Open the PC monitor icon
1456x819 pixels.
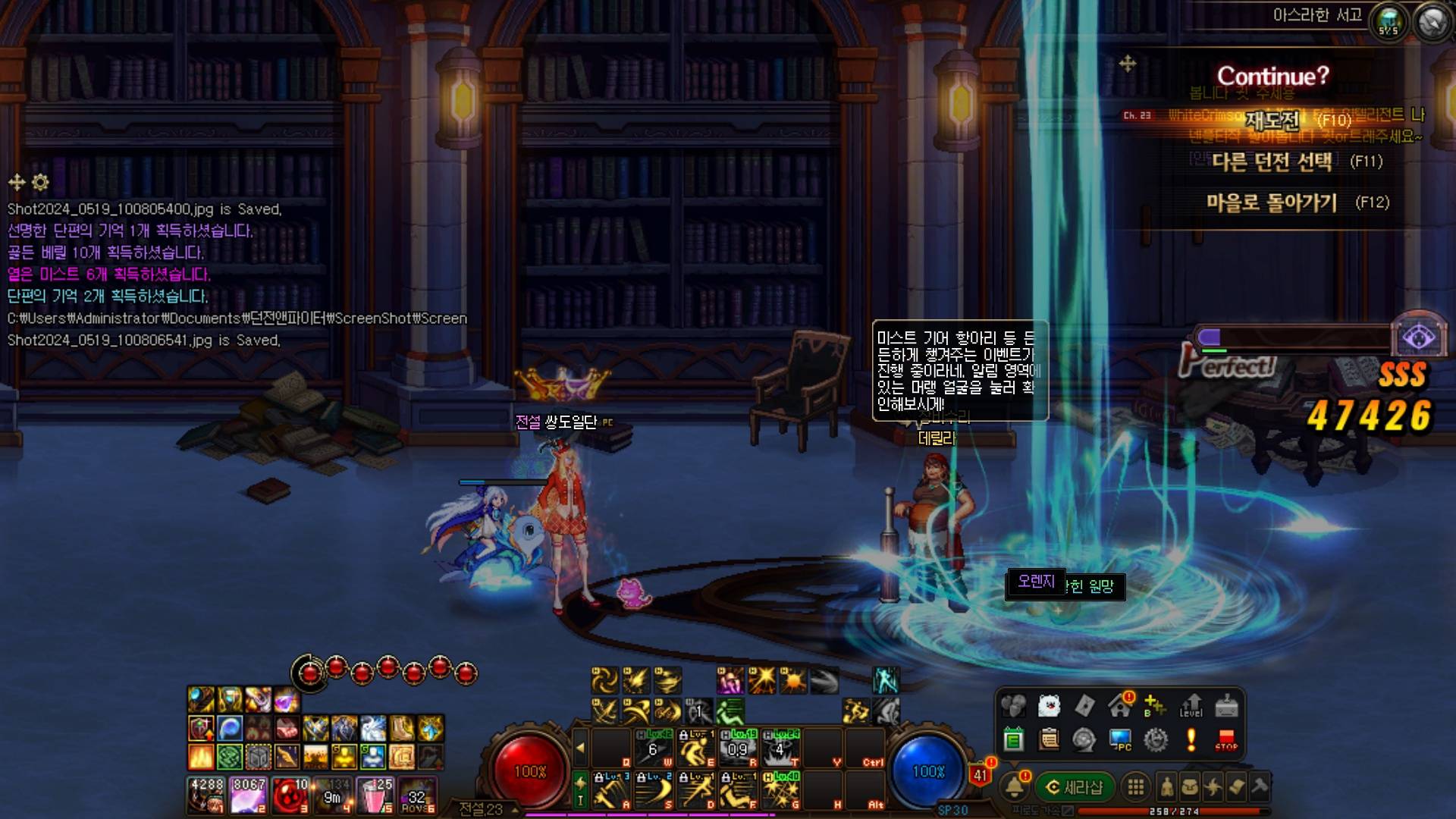tap(1120, 739)
